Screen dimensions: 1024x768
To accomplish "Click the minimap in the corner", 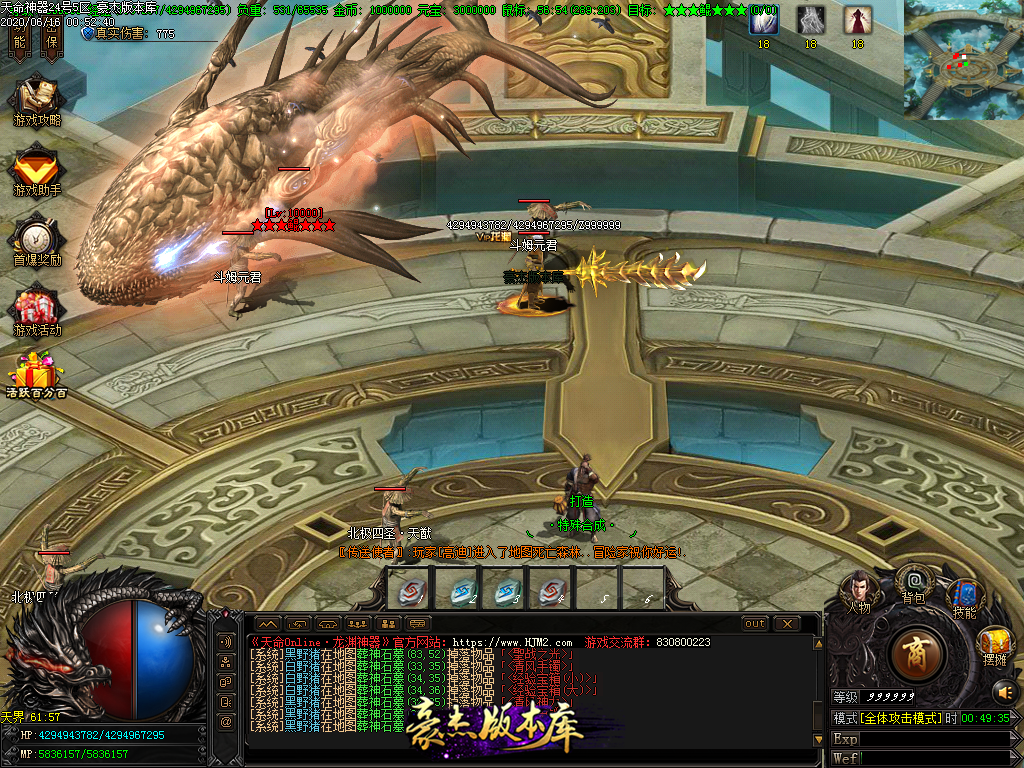I will (963, 60).
